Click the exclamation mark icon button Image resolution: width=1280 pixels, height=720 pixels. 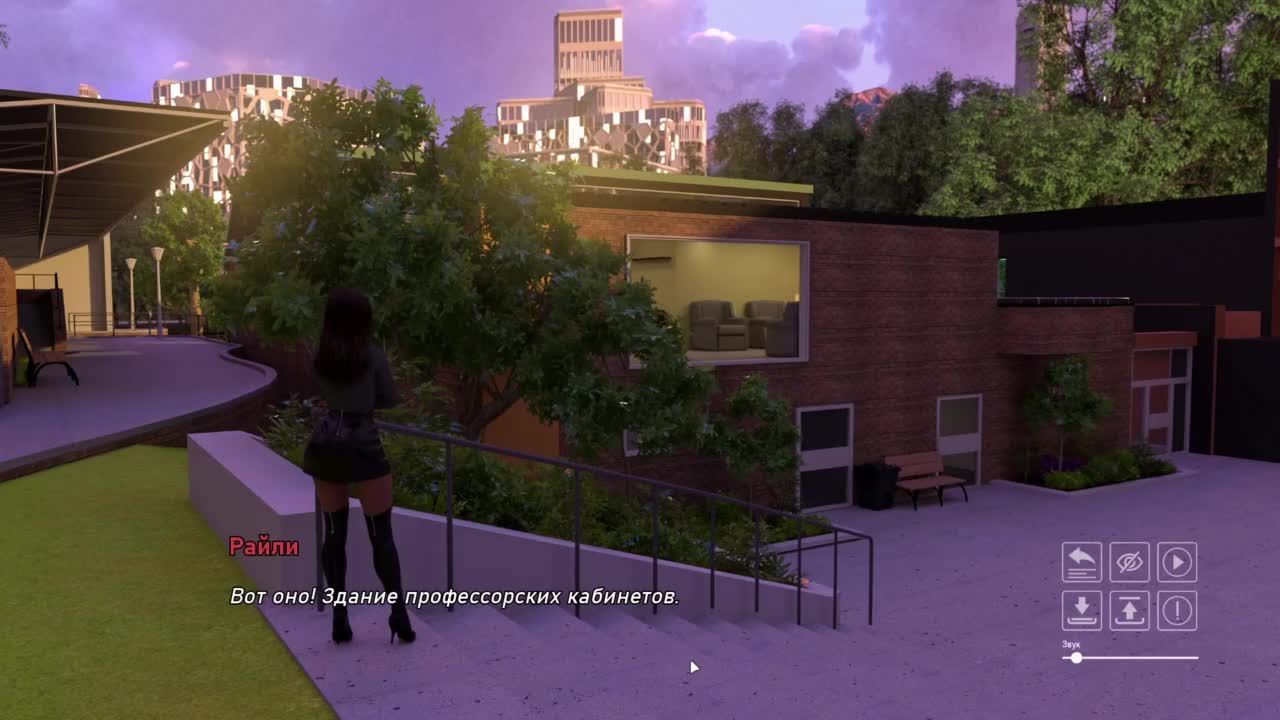(1178, 610)
